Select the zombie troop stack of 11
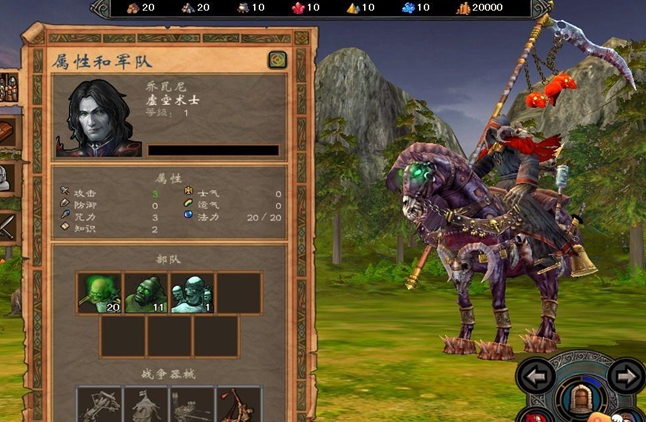 click(145, 293)
